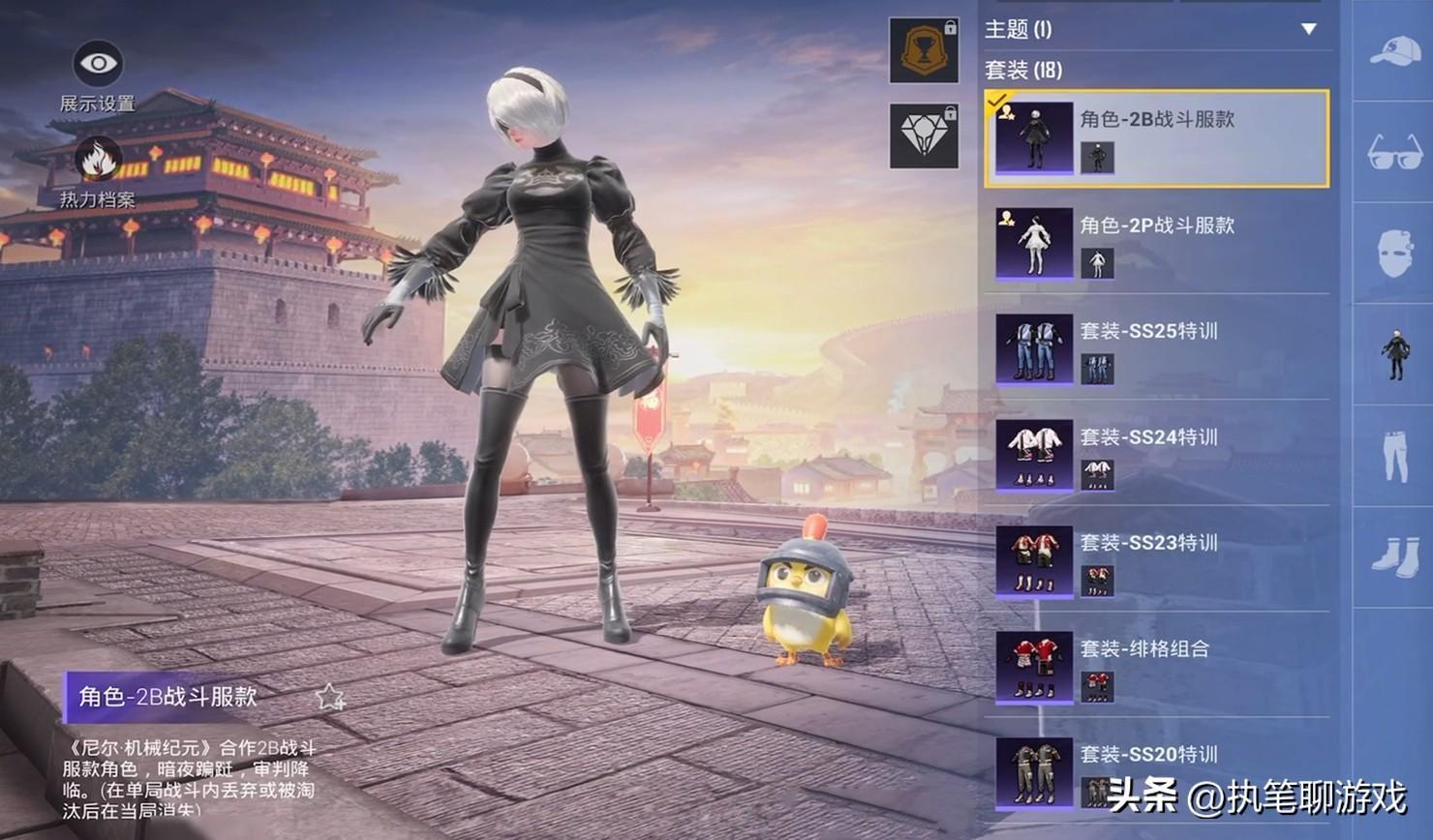
Task: Click the locked trophy badge icon
Action: [x=924, y=49]
